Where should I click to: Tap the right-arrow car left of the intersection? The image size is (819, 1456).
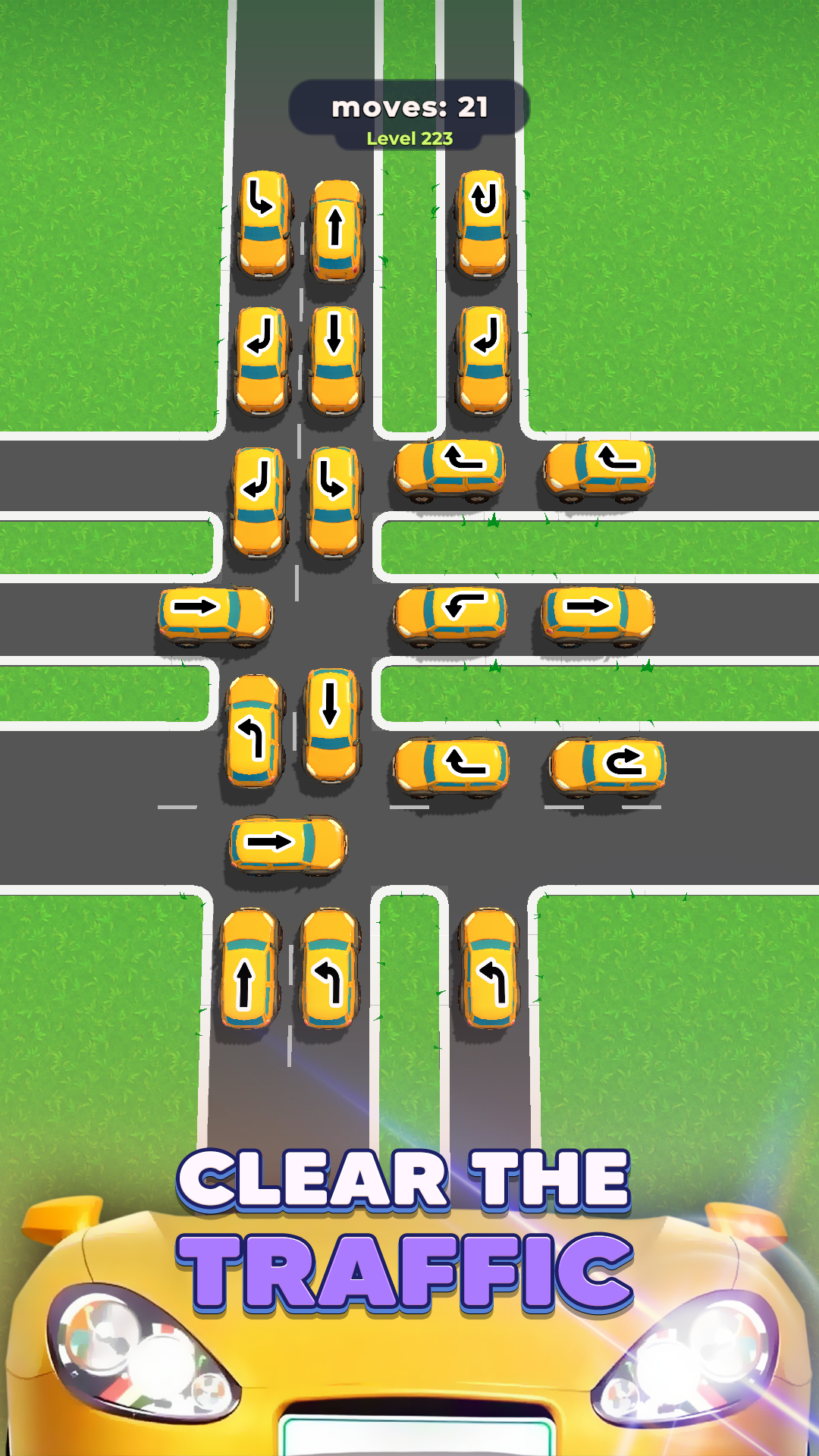point(215,613)
